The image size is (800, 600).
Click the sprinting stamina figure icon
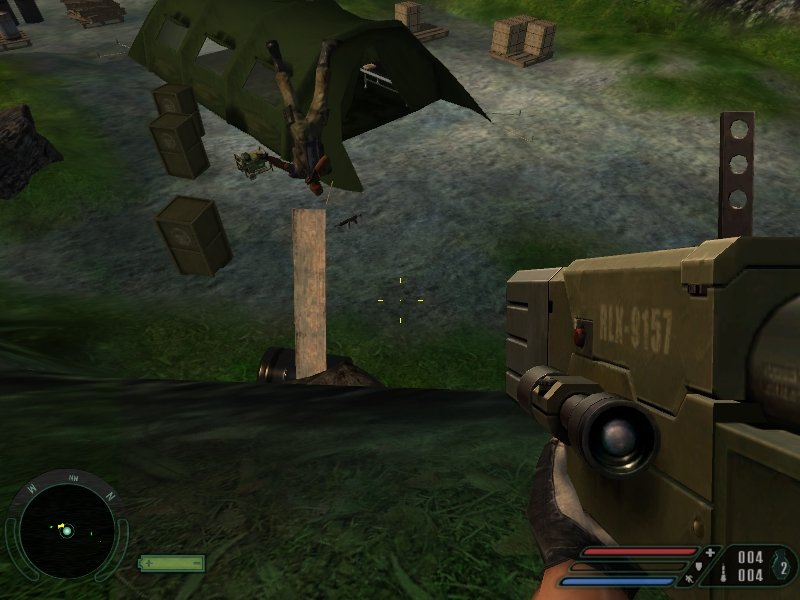[x=691, y=579]
